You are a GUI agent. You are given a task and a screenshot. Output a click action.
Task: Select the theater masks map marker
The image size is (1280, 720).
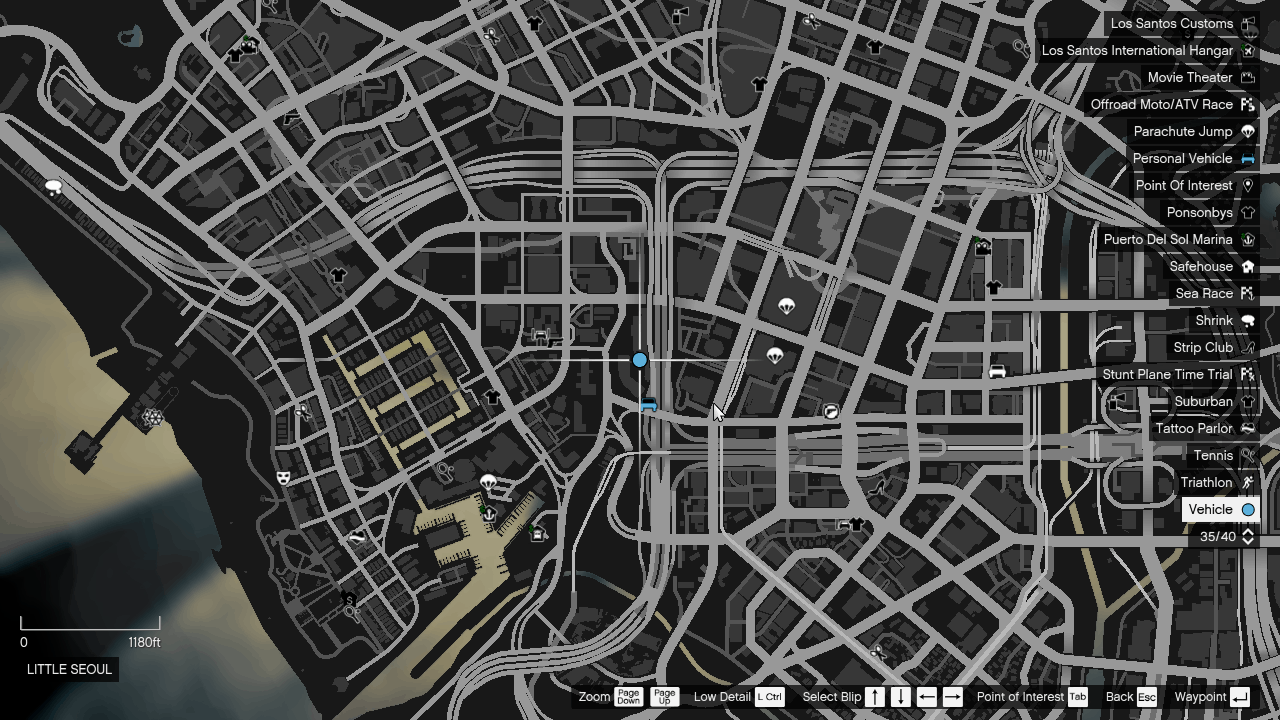(283, 478)
